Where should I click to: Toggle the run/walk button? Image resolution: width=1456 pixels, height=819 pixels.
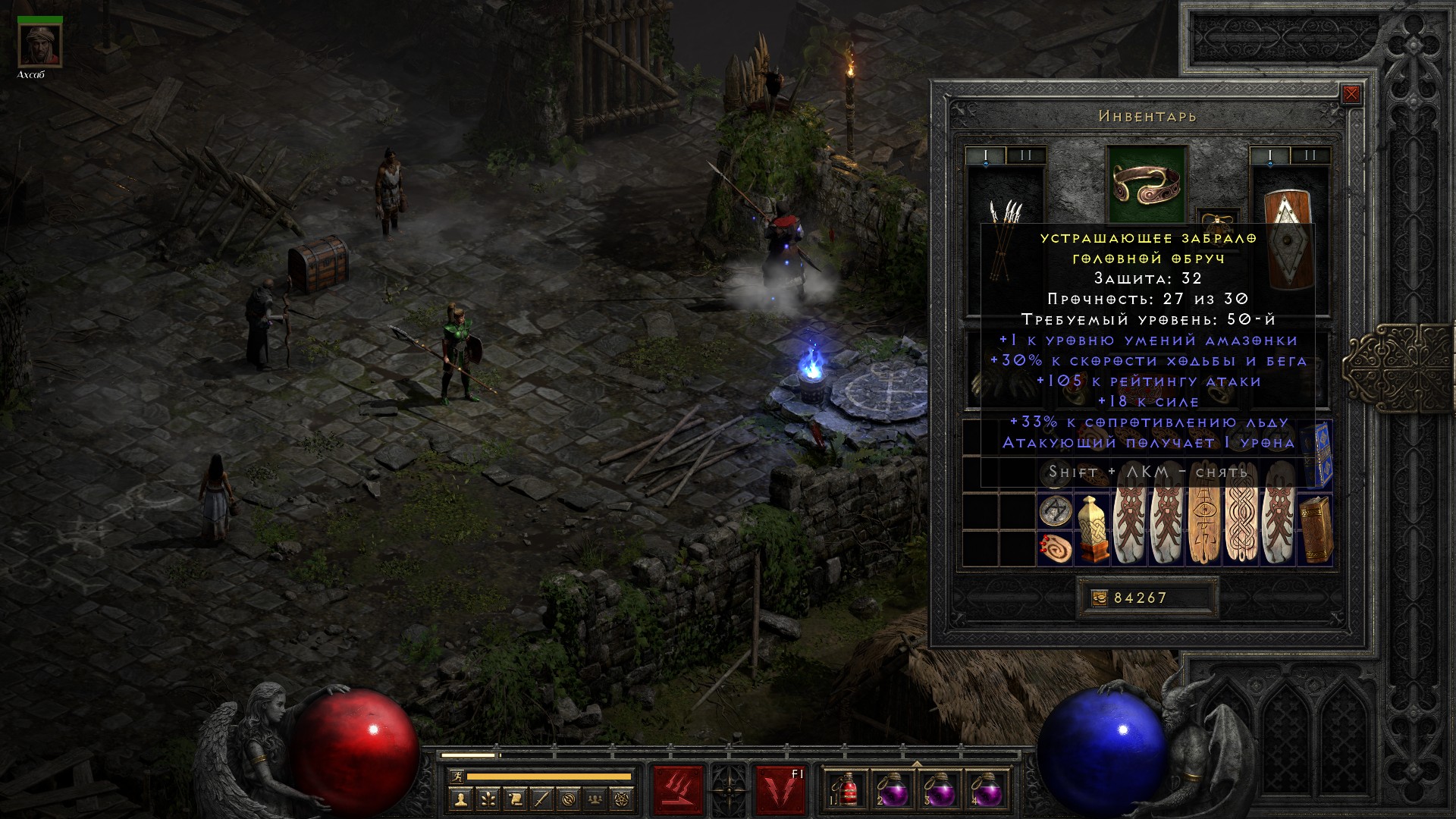[x=456, y=776]
